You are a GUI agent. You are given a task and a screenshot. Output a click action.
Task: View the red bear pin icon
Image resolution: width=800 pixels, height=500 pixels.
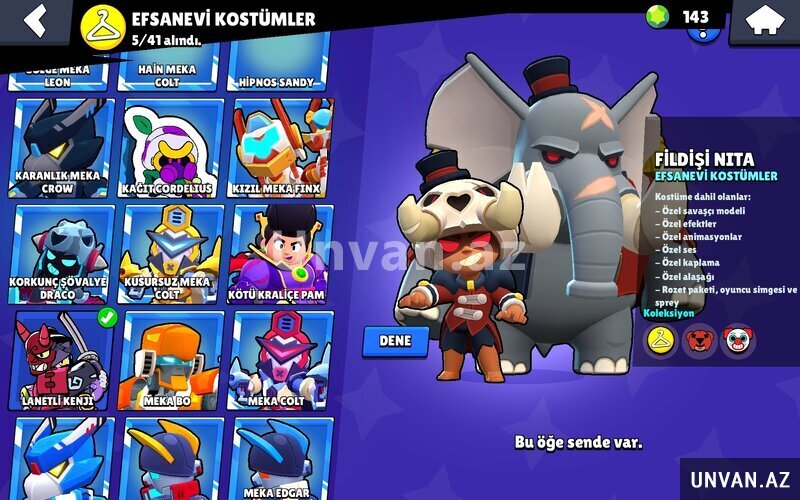point(699,341)
